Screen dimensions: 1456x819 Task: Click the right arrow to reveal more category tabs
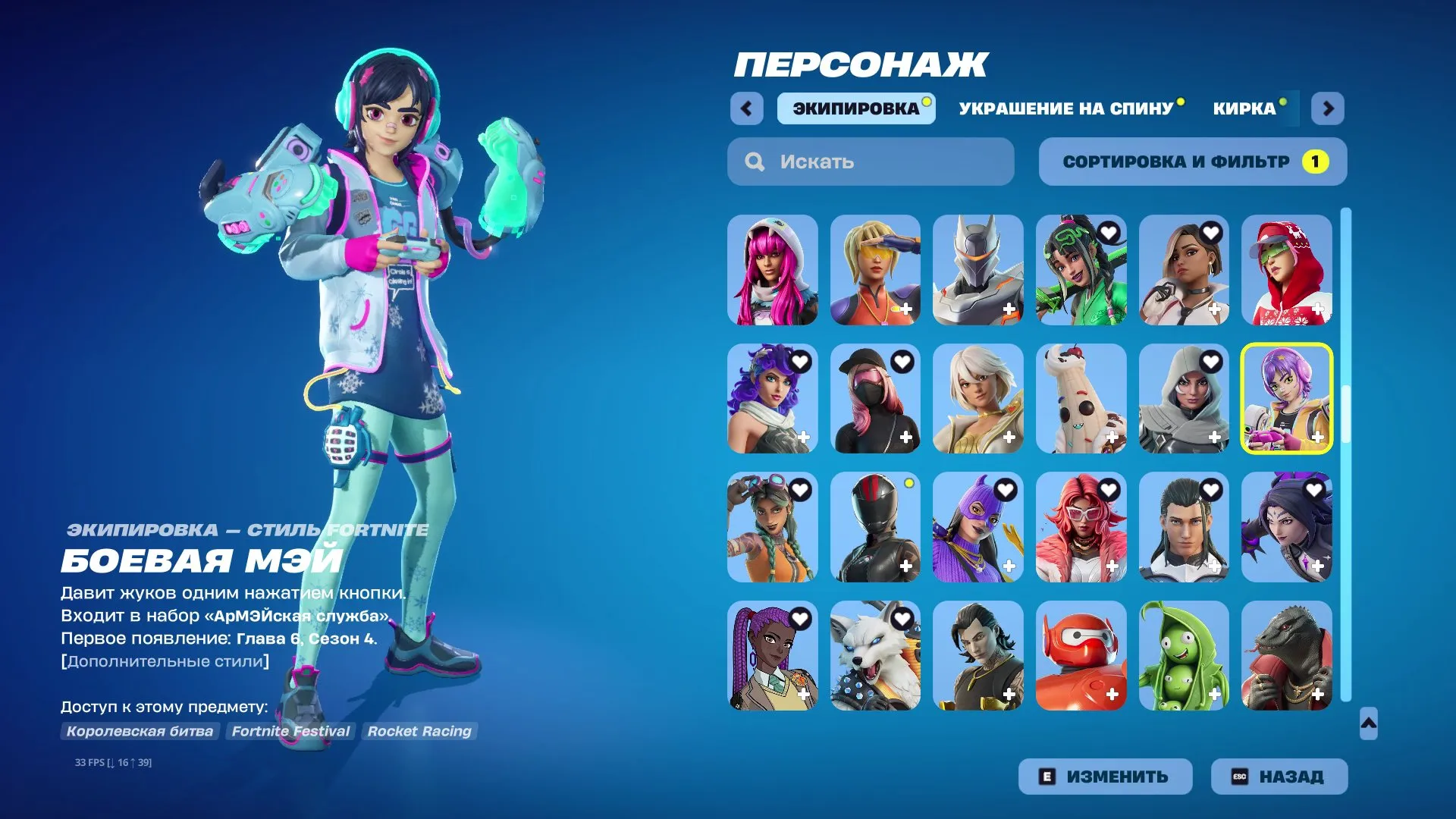1328,108
